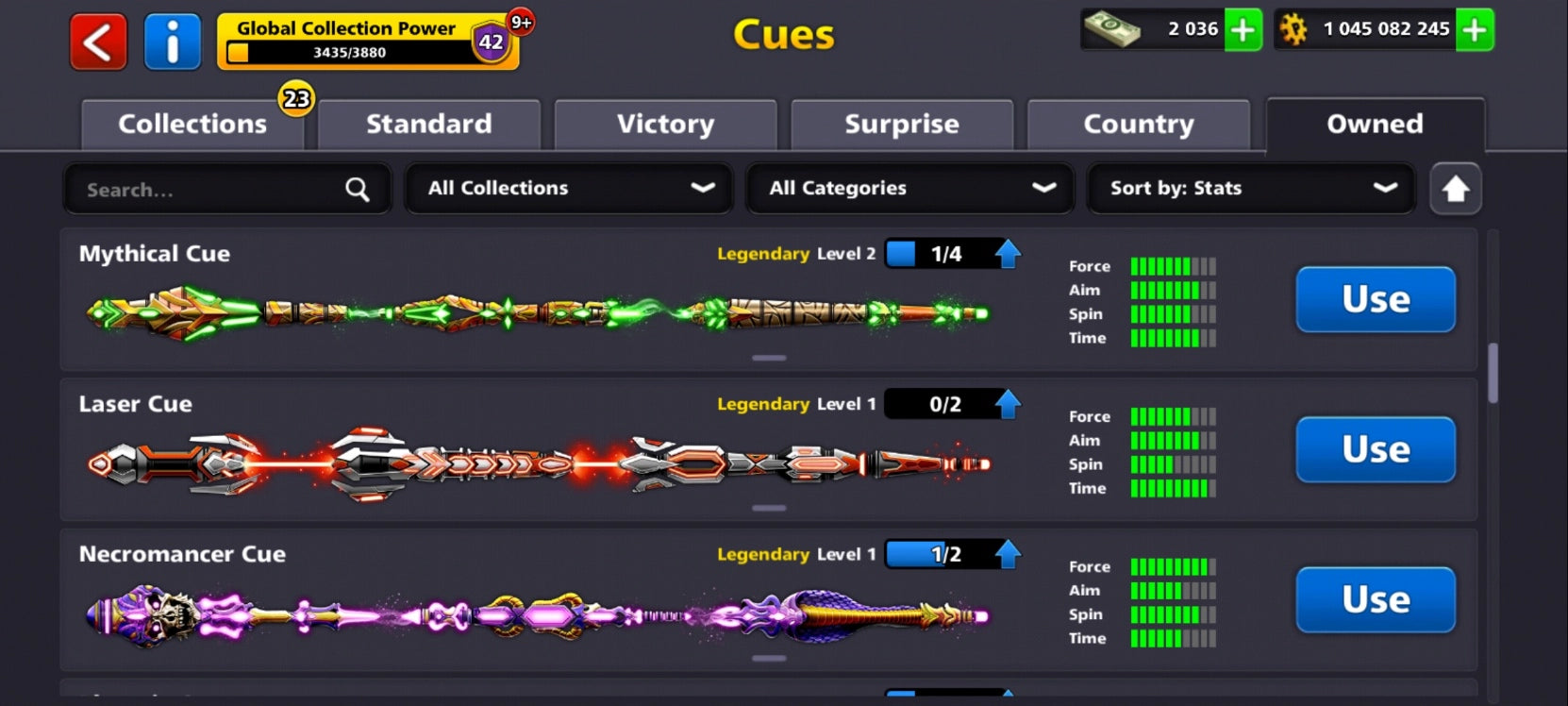Tap the upload arrow beside Sort by
Viewport: 1568px width, 706px height.
(1455, 189)
